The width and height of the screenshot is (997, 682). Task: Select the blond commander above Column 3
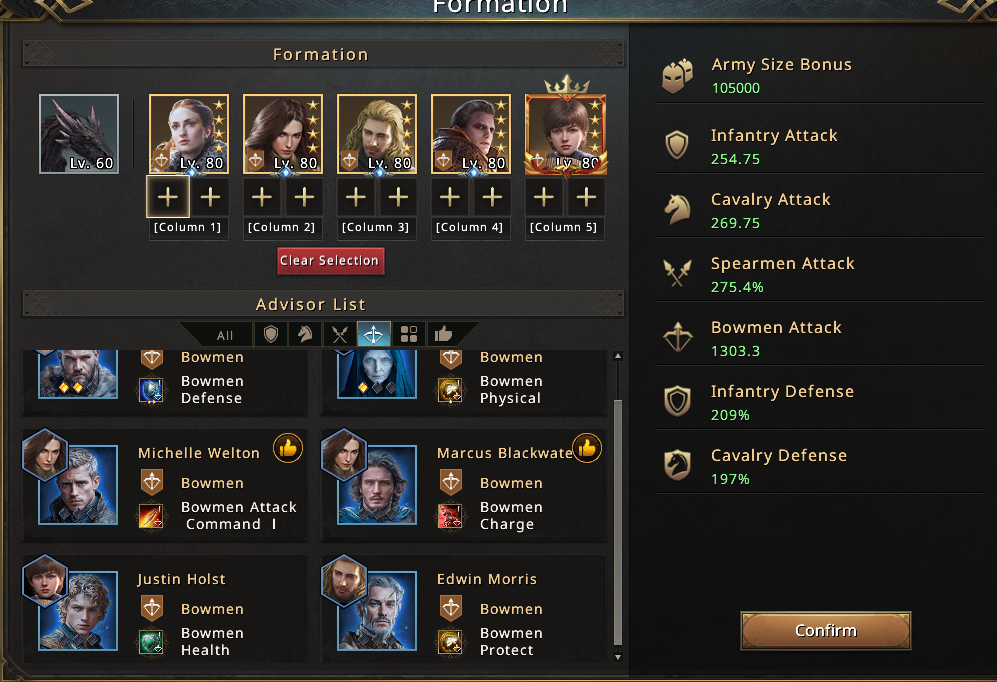[377, 134]
